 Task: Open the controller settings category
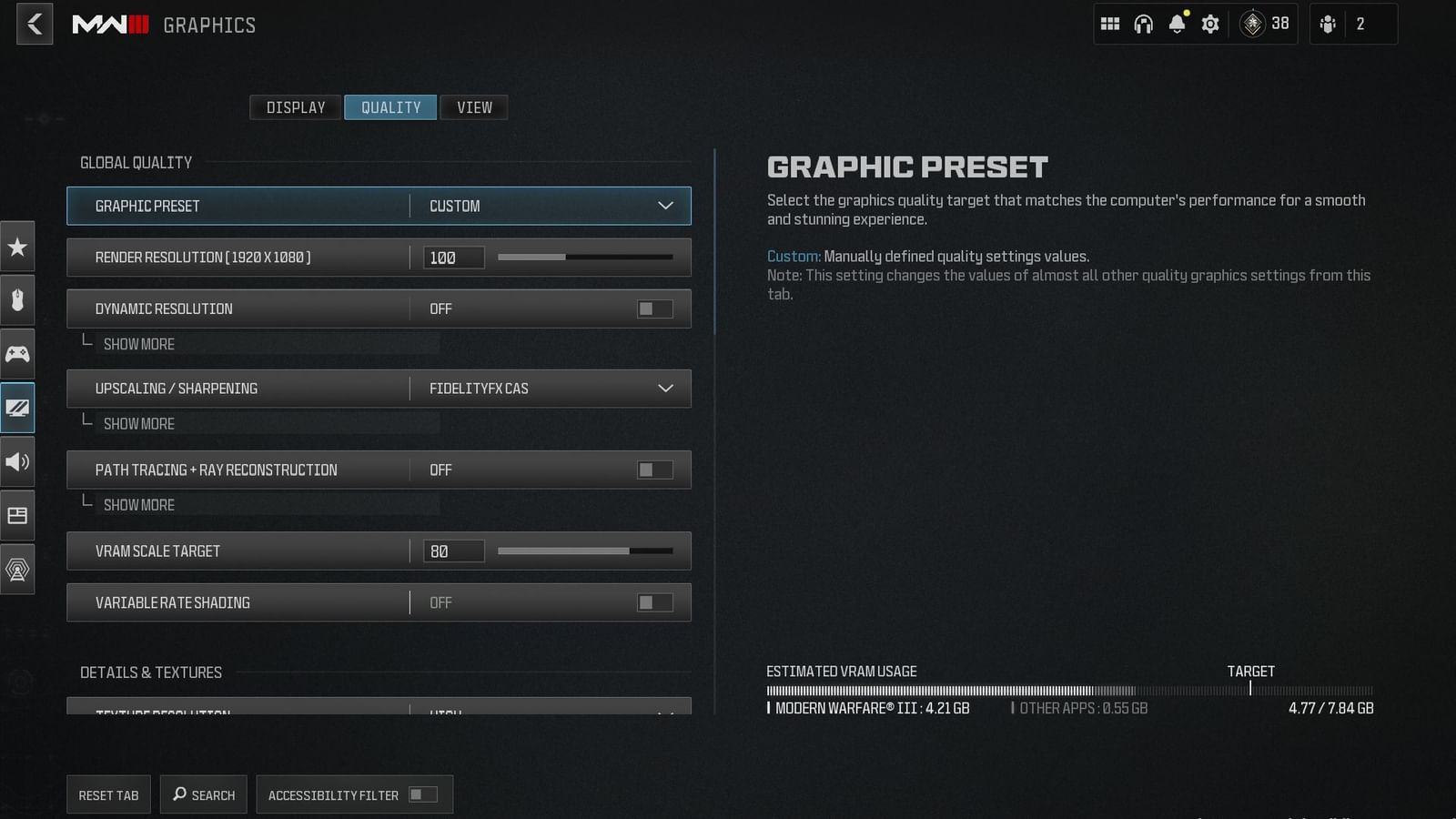point(17,354)
